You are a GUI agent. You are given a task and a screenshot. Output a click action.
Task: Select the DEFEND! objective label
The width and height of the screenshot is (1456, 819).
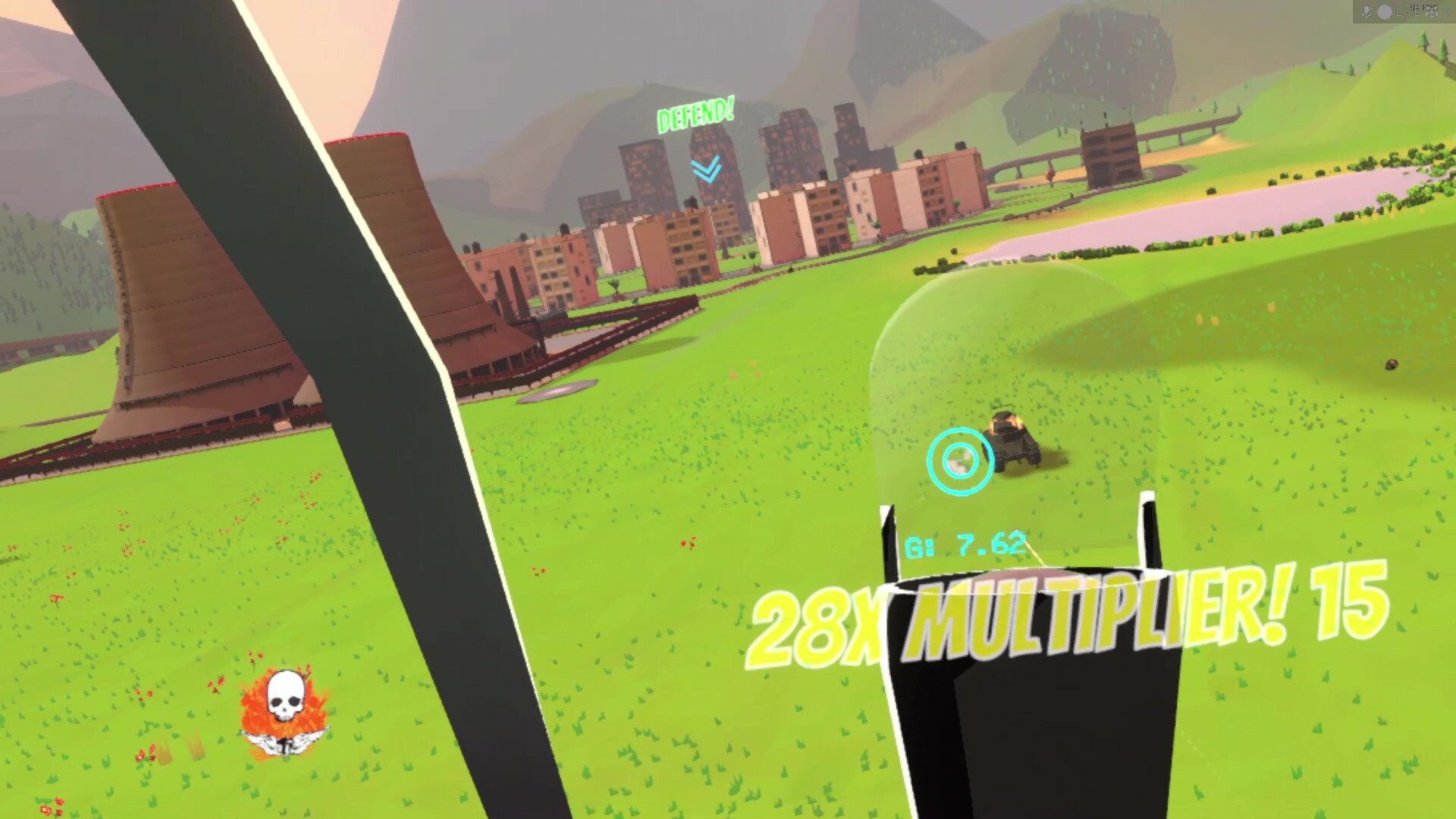click(695, 115)
